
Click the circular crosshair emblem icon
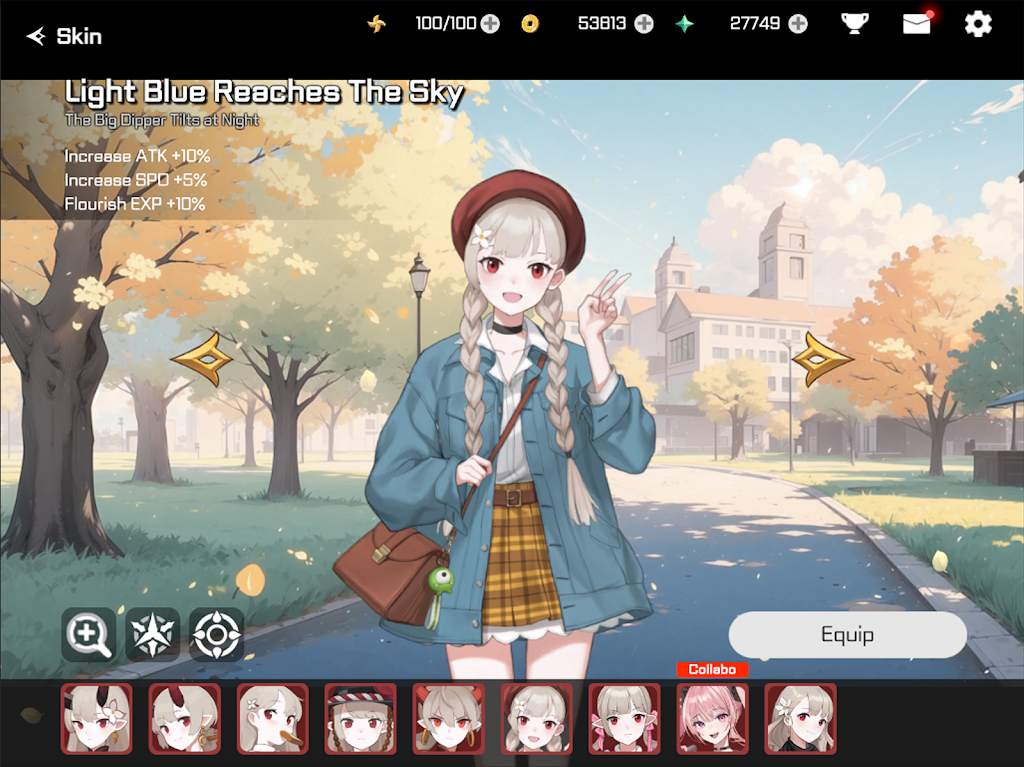(x=216, y=635)
